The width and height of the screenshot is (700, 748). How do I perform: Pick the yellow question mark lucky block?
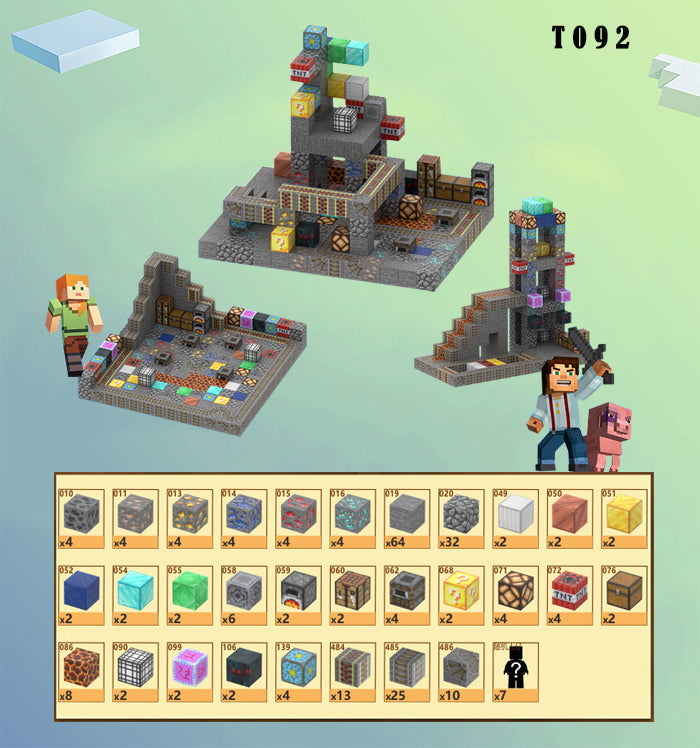click(460, 592)
